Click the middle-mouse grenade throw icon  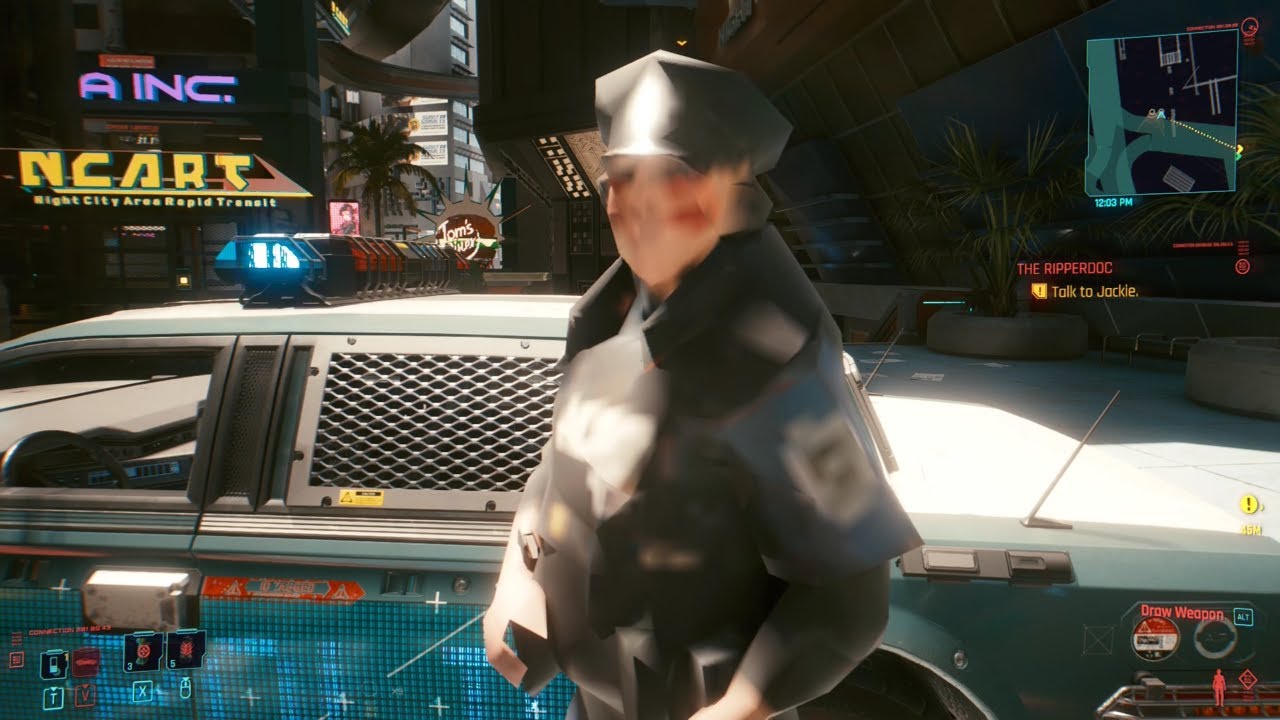(185, 688)
